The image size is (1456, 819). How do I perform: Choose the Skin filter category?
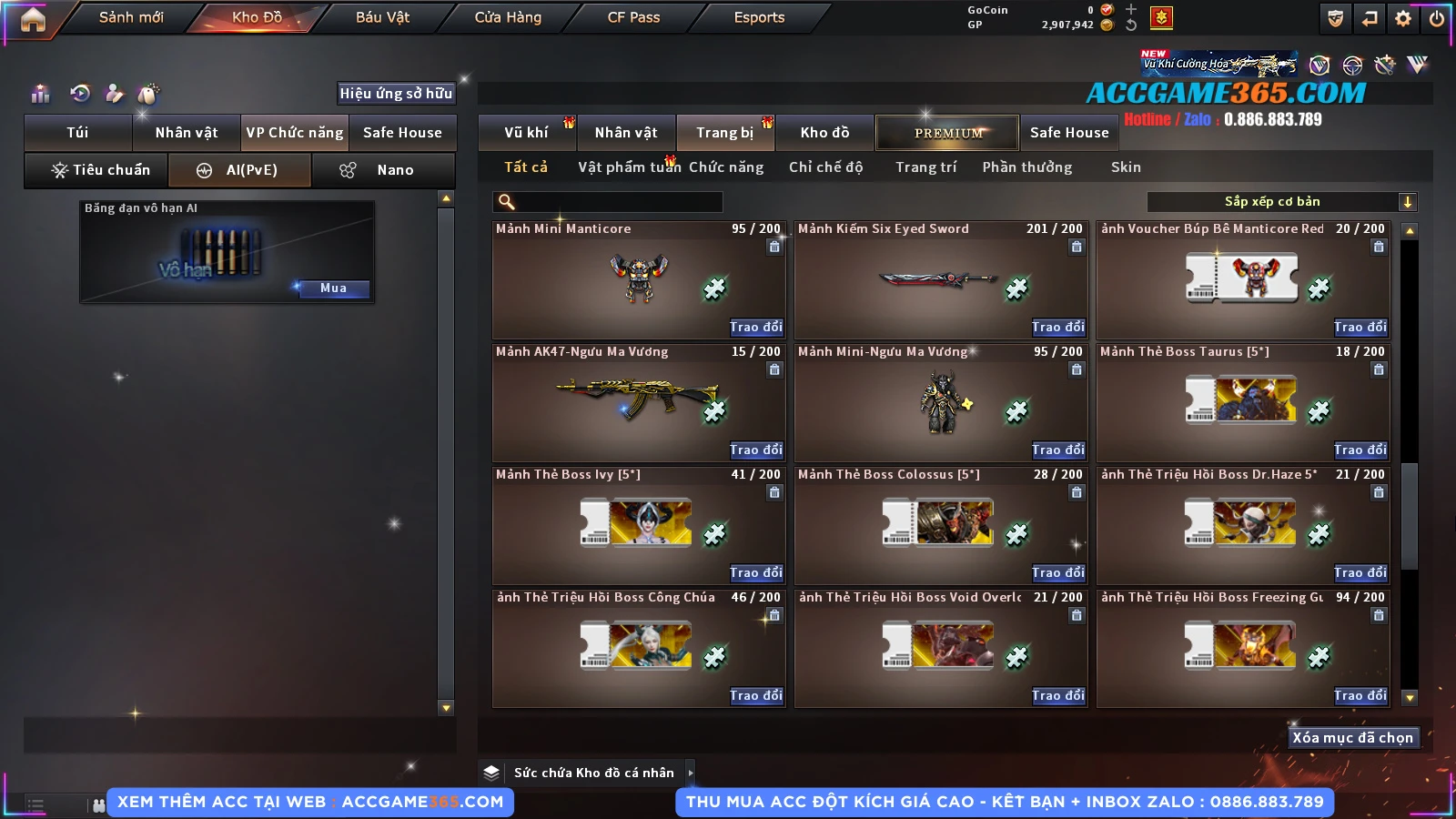click(1126, 167)
